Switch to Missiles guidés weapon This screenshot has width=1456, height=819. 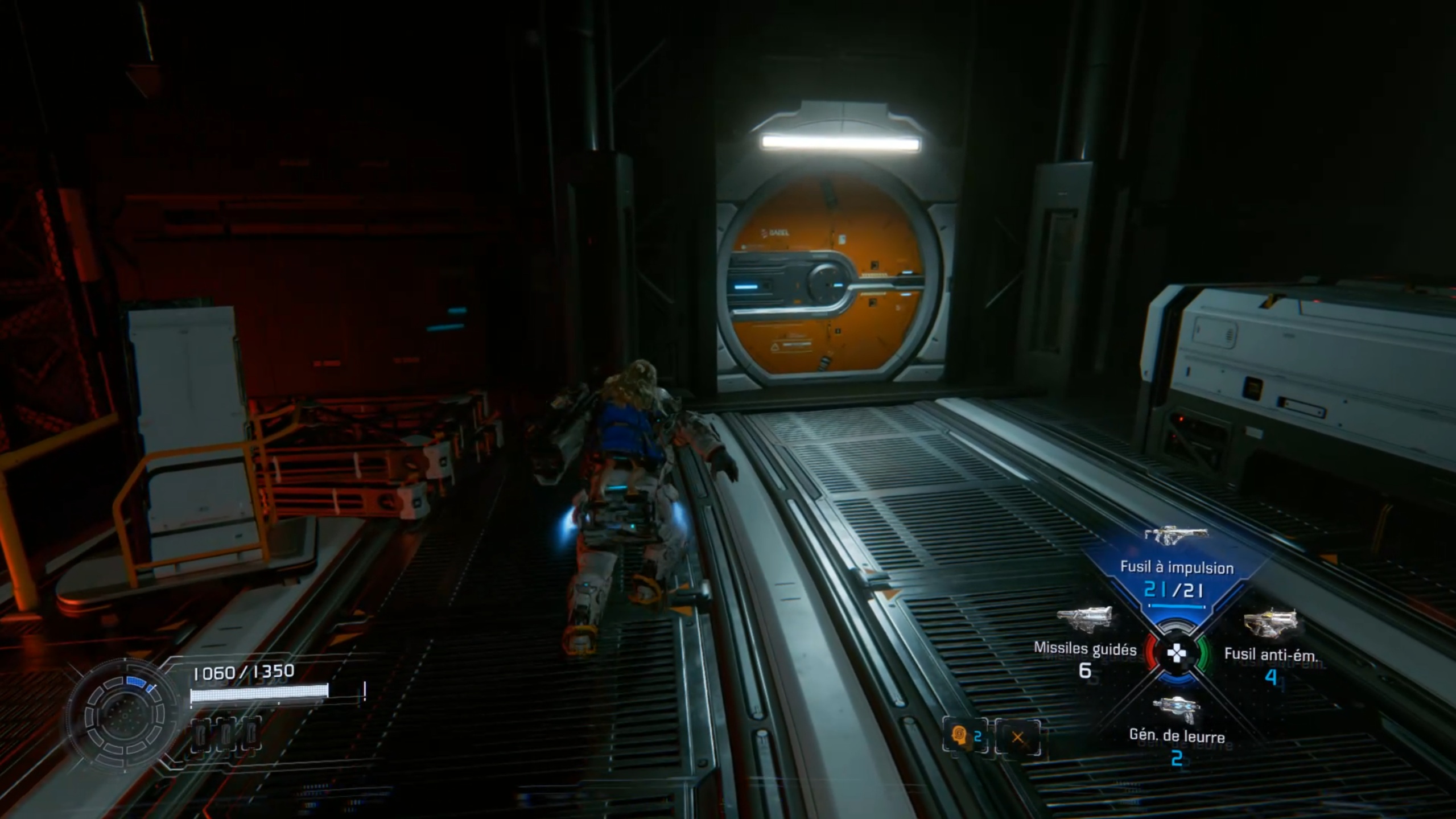coord(1084,648)
